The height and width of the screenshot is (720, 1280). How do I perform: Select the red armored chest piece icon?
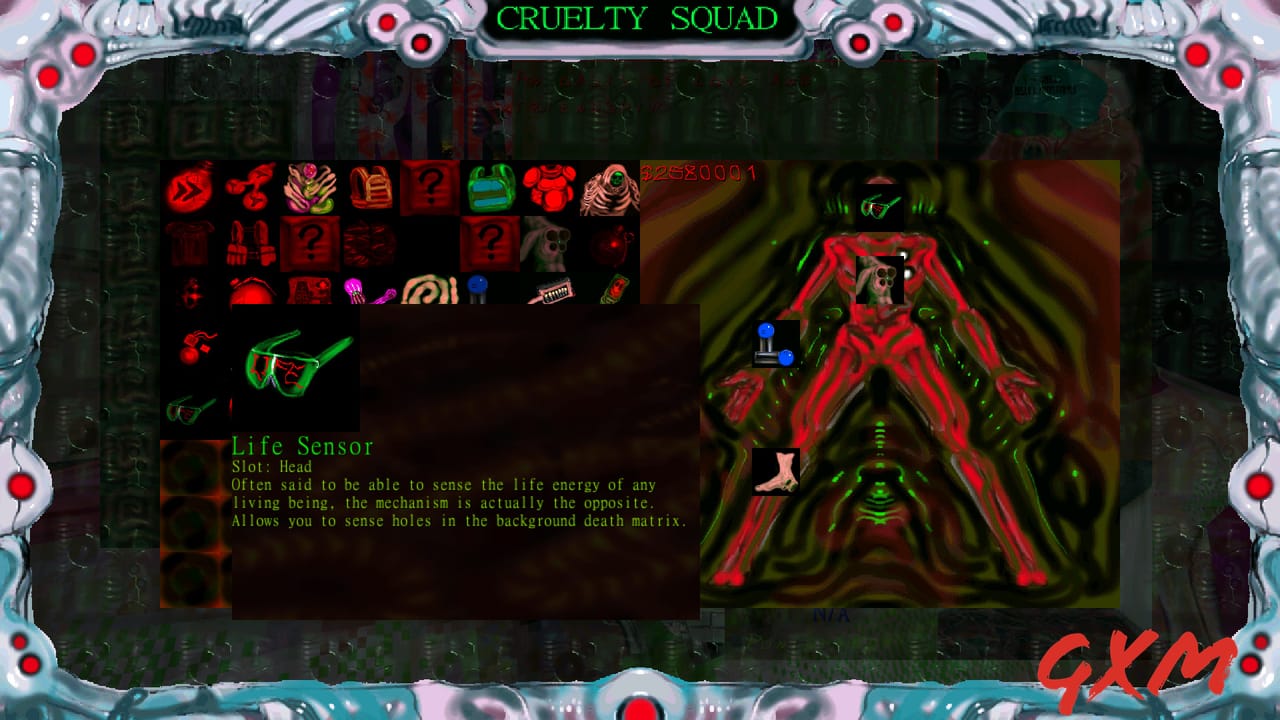pyautogui.click(x=549, y=186)
